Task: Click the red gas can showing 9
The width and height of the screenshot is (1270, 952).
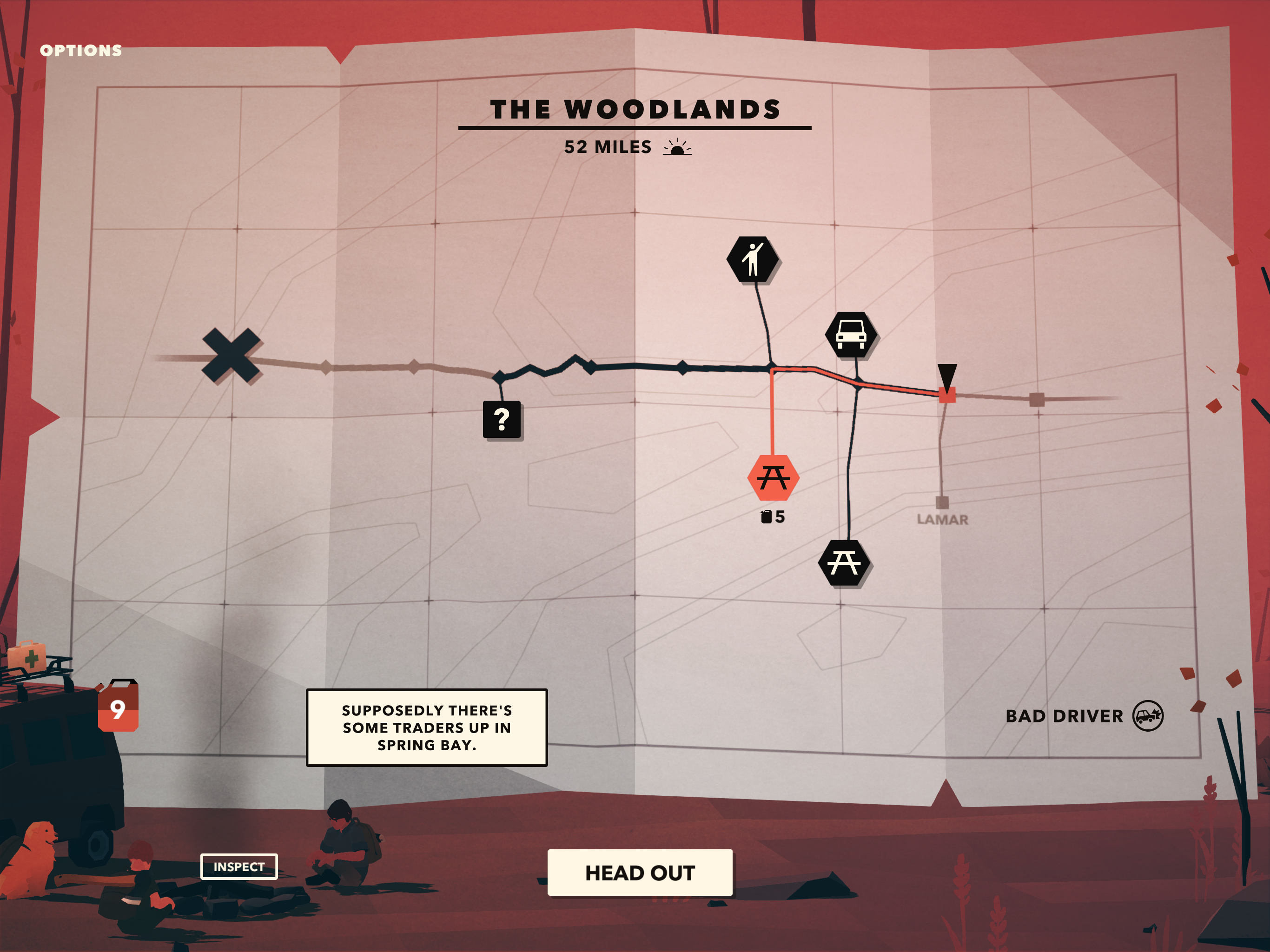Action: tap(118, 707)
